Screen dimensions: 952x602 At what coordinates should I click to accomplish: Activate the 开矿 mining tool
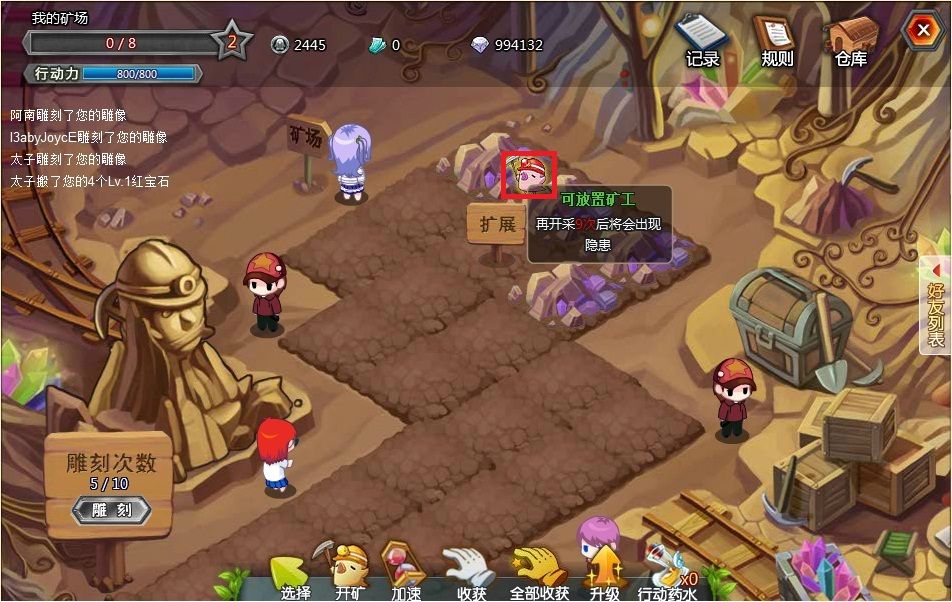tap(350, 574)
